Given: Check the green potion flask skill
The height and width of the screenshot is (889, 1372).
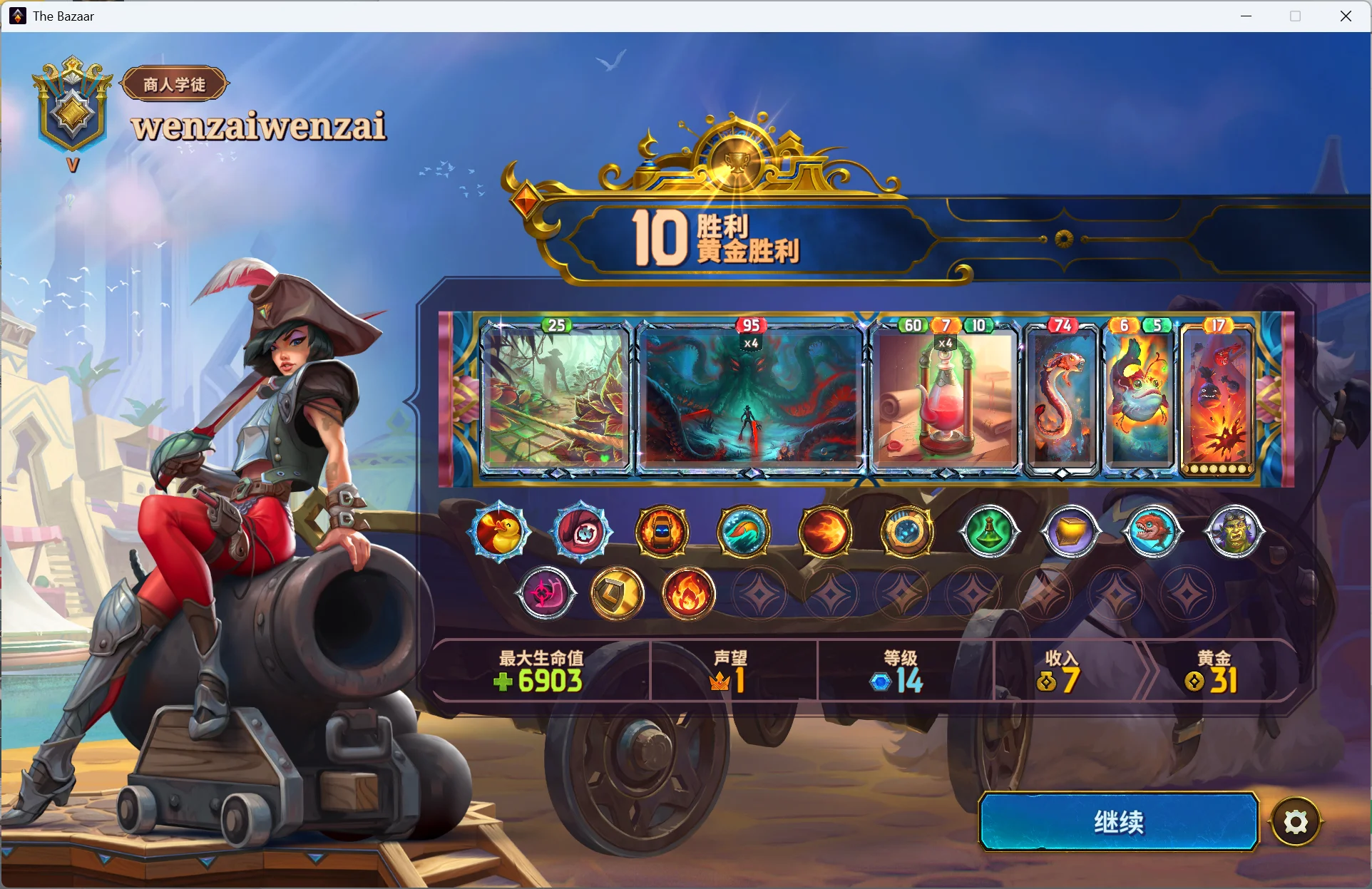Looking at the screenshot, I should (x=988, y=532).
